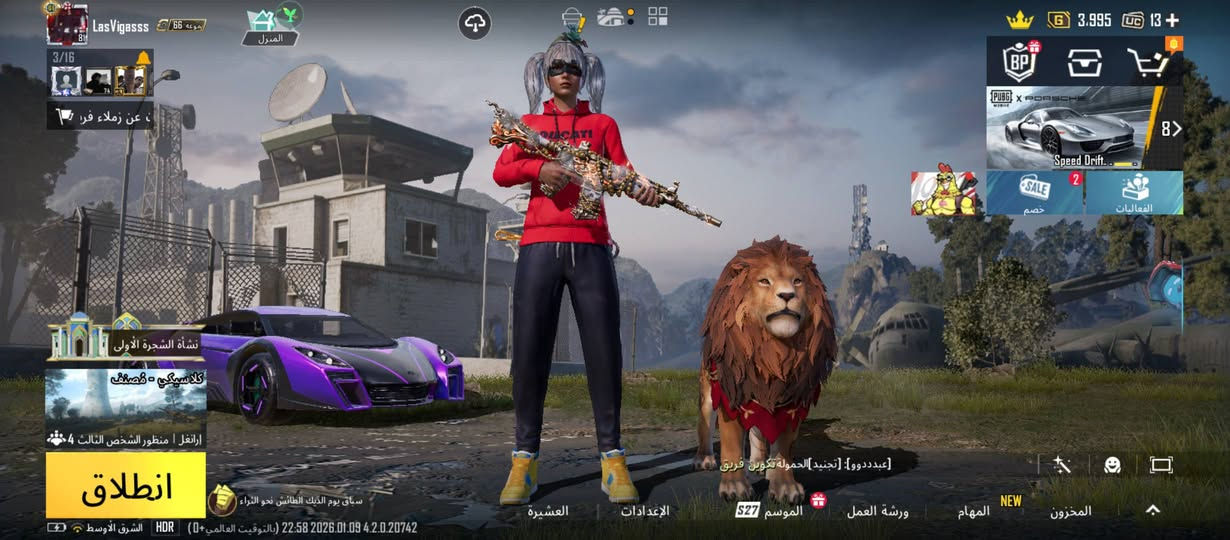Expand the bottom menu arrow

coord(1153,510)
